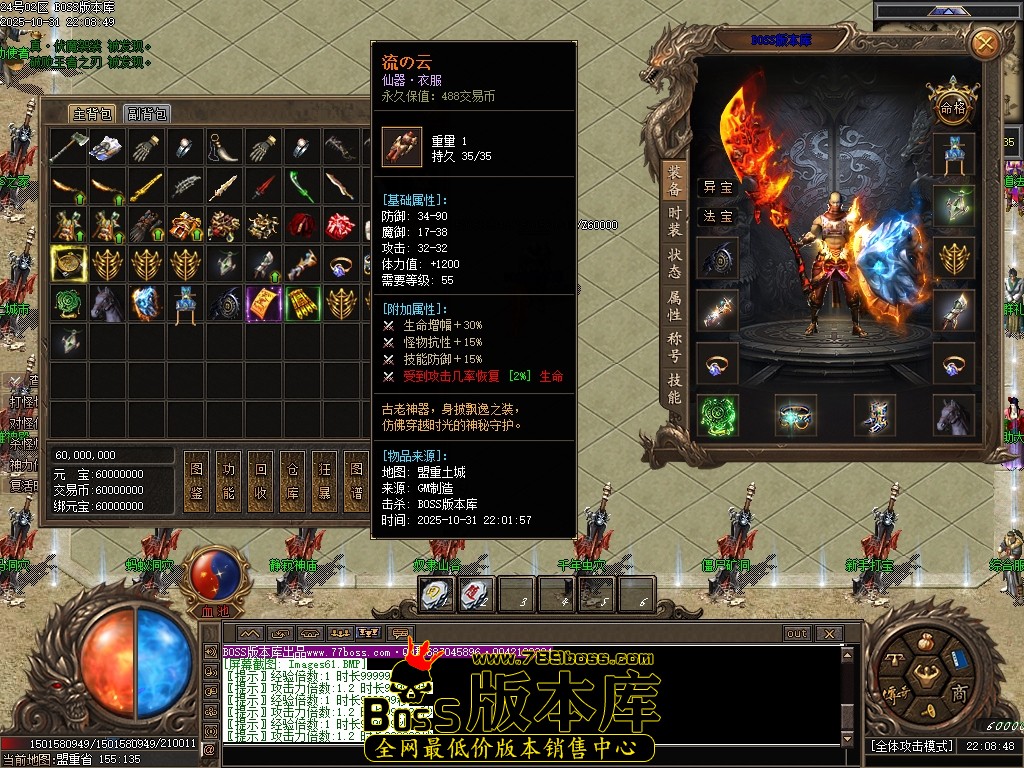Open the 称号 titles tab
The width and height of the screenshot is (1024, 768).
tap(675, 347)
